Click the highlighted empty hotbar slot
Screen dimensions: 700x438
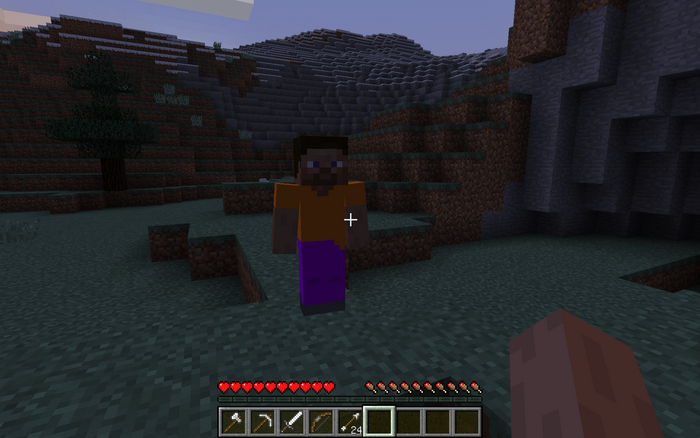[x=379, y=421]
